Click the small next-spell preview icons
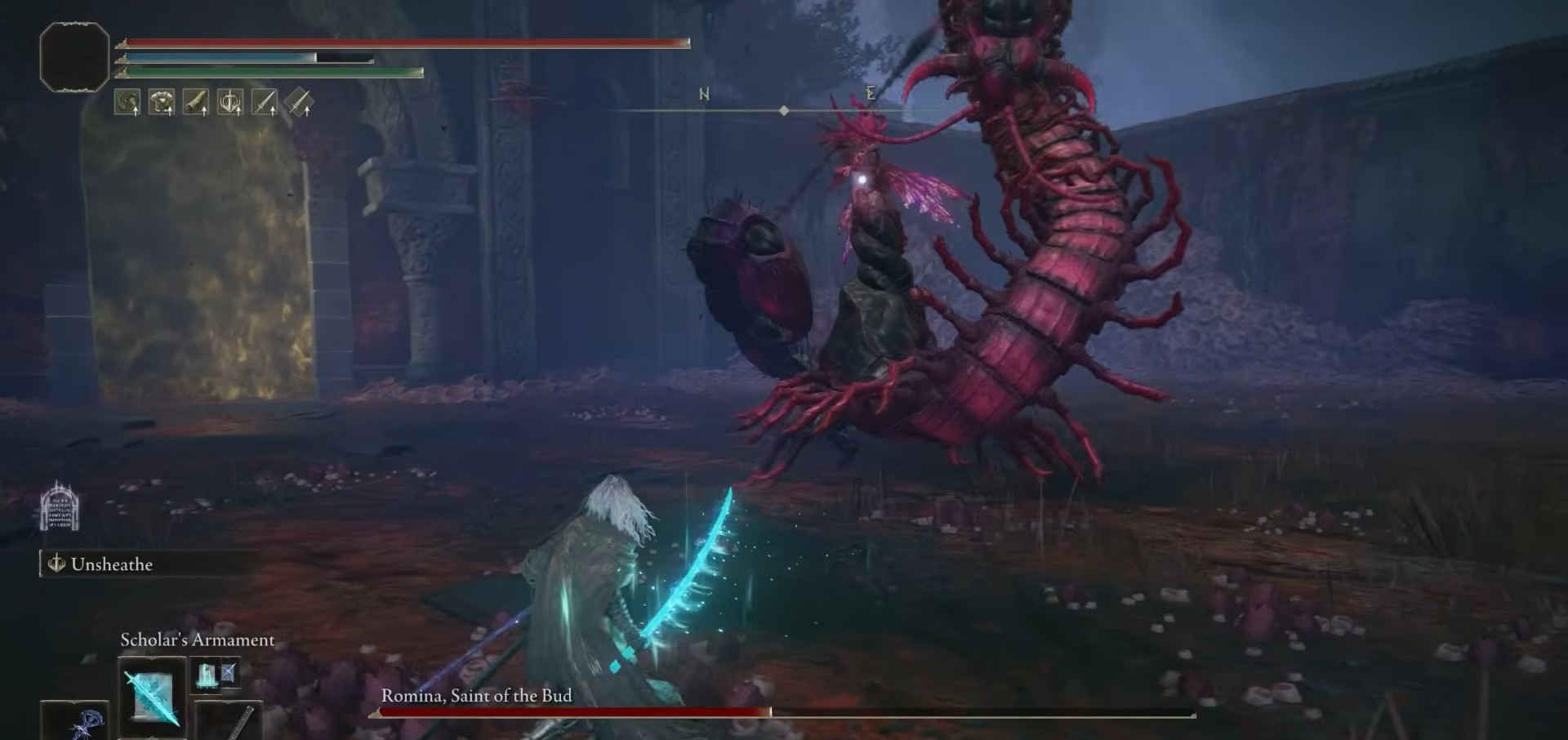Image resolution: width=1568 pixels, height=740 pixels. (x=216, y=674)
